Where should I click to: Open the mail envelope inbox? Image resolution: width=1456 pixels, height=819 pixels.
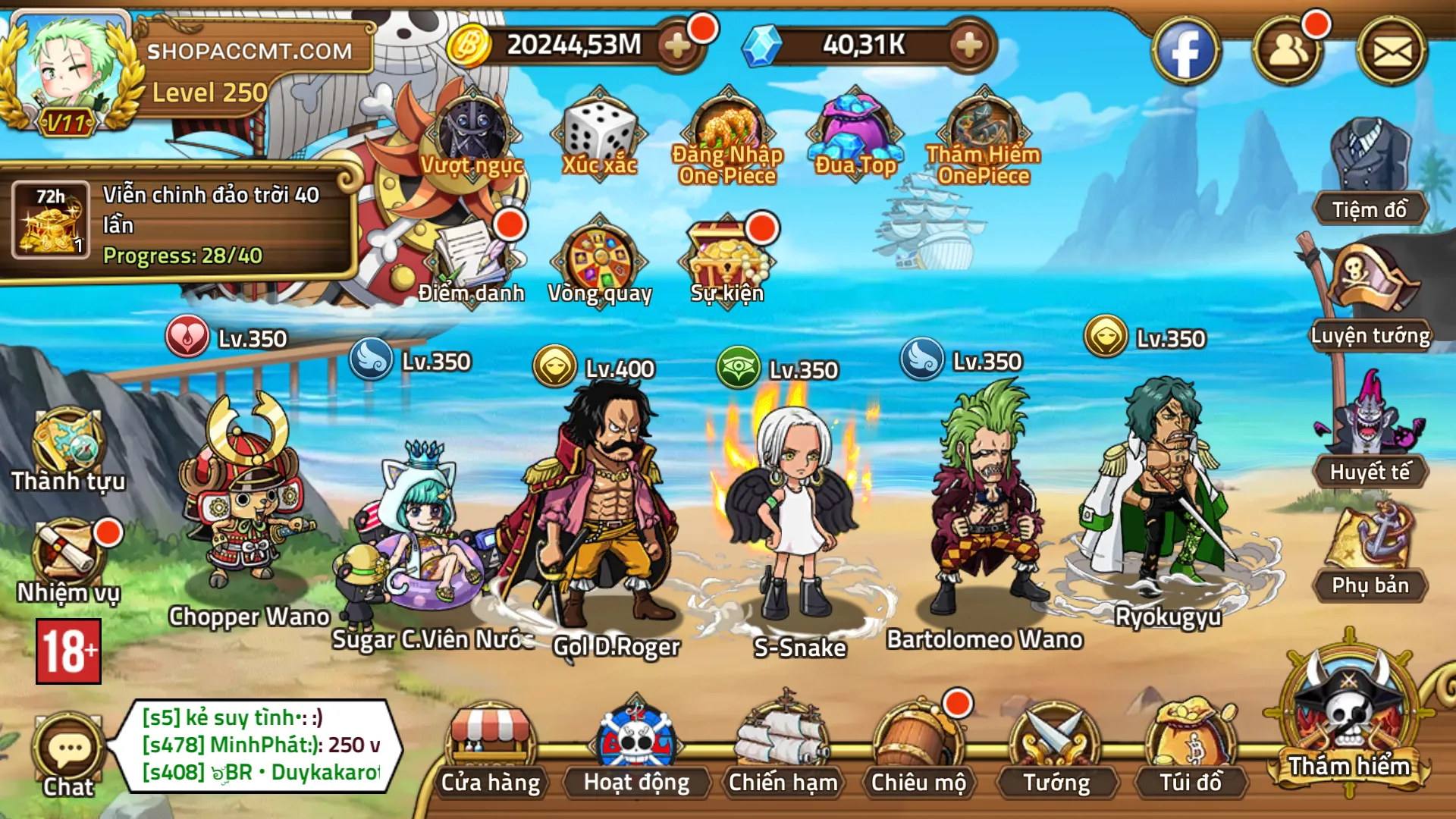tap(1392, 52)
